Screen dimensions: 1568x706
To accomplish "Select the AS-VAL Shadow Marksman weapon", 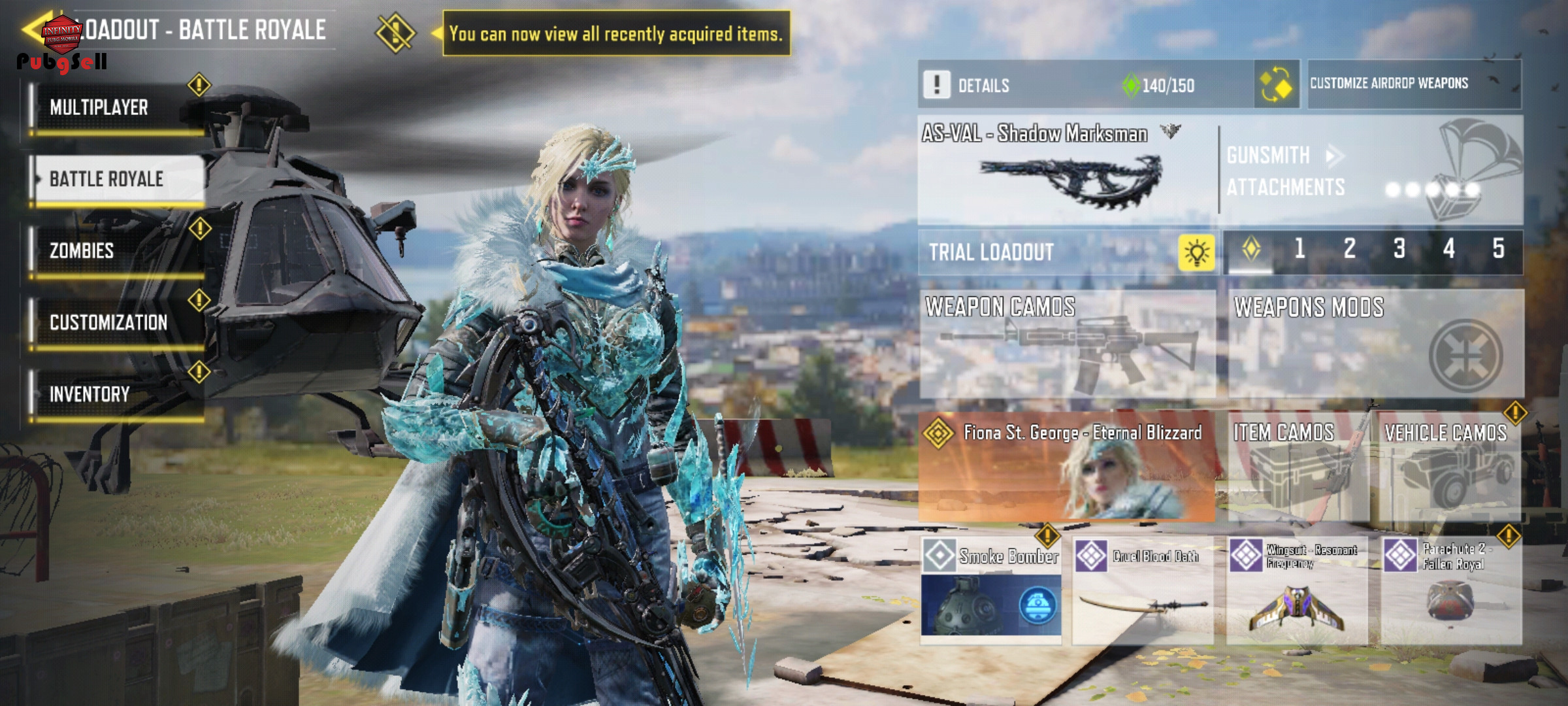I will (x=1068, y=171).
